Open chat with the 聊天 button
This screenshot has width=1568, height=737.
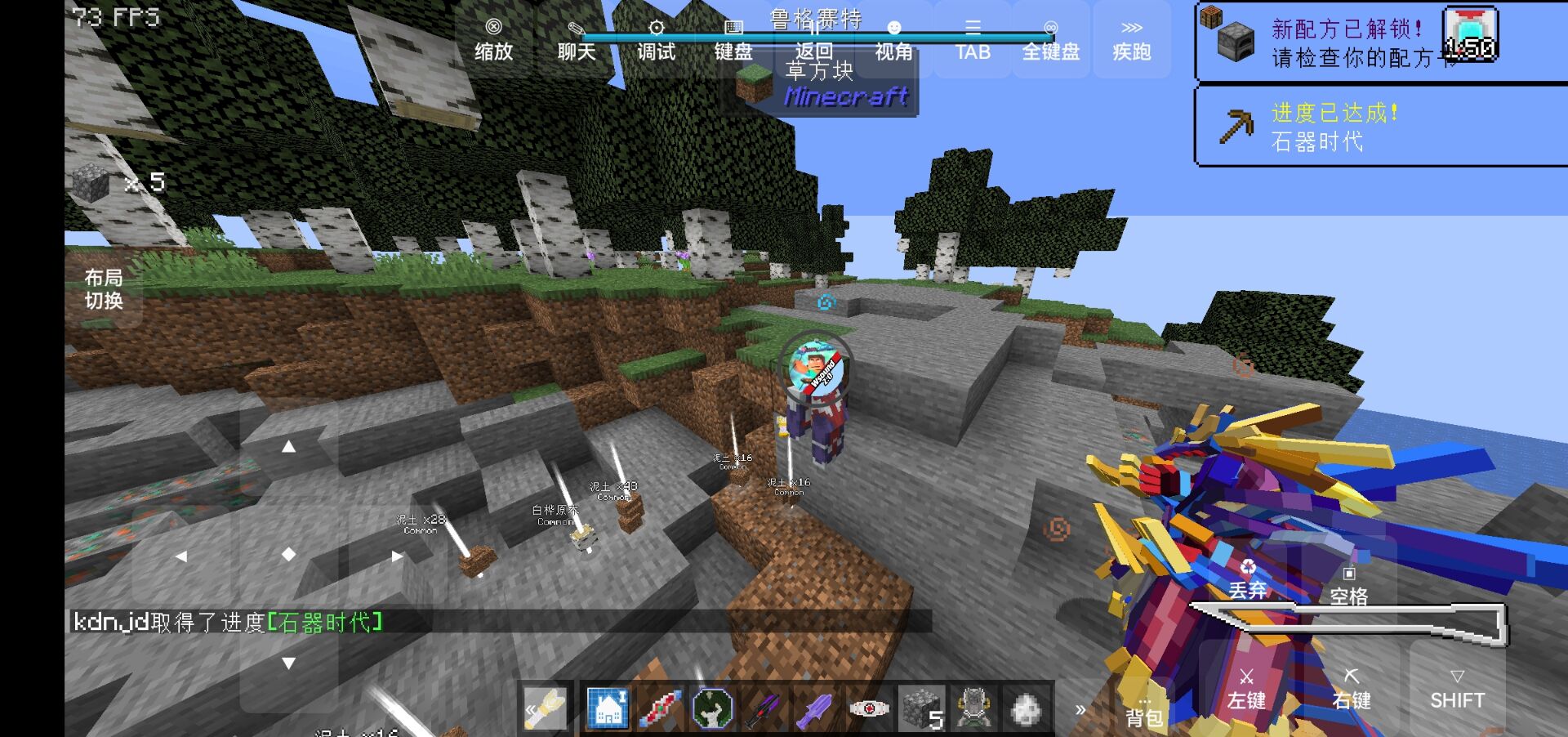pyautogui.click(x=576, y=40)
